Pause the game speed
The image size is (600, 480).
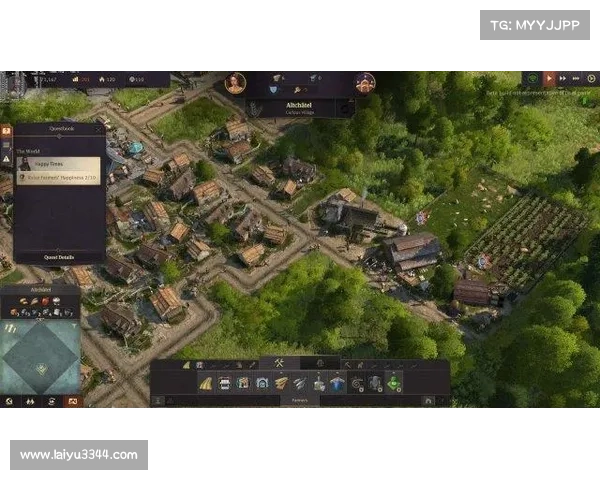(549, 78)
